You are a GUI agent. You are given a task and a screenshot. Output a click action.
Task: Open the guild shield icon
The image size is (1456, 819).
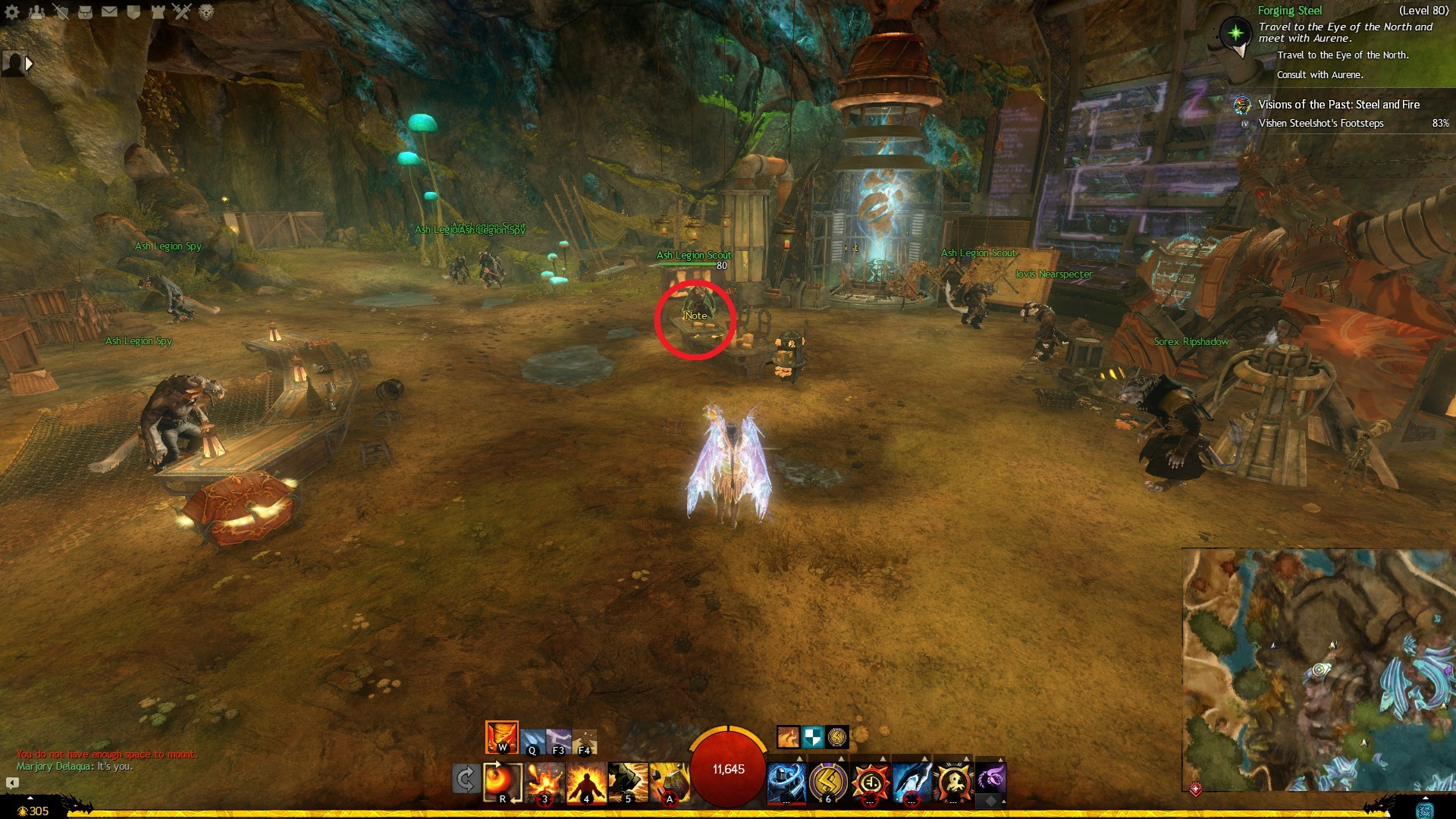(133, 11)
